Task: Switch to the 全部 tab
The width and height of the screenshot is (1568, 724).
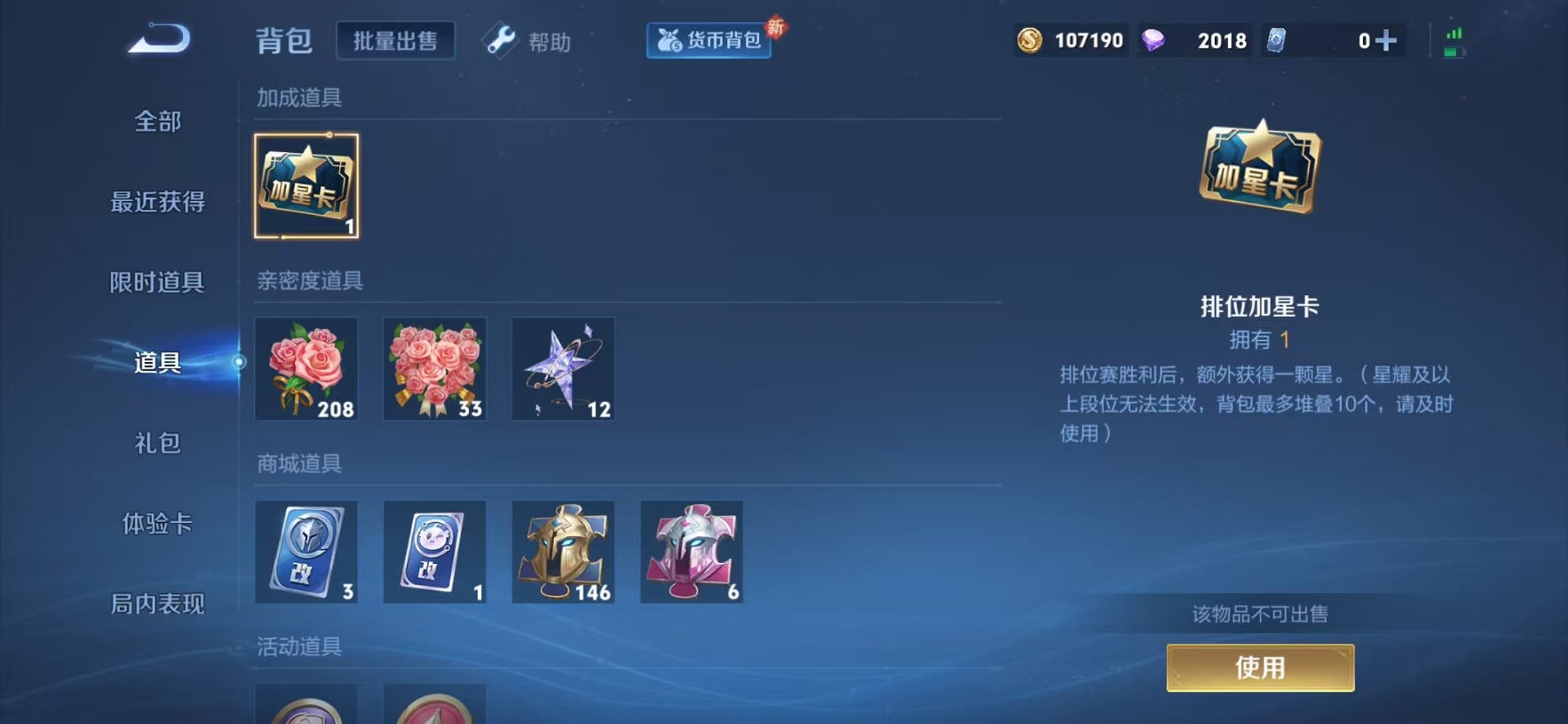Action: 158,121
